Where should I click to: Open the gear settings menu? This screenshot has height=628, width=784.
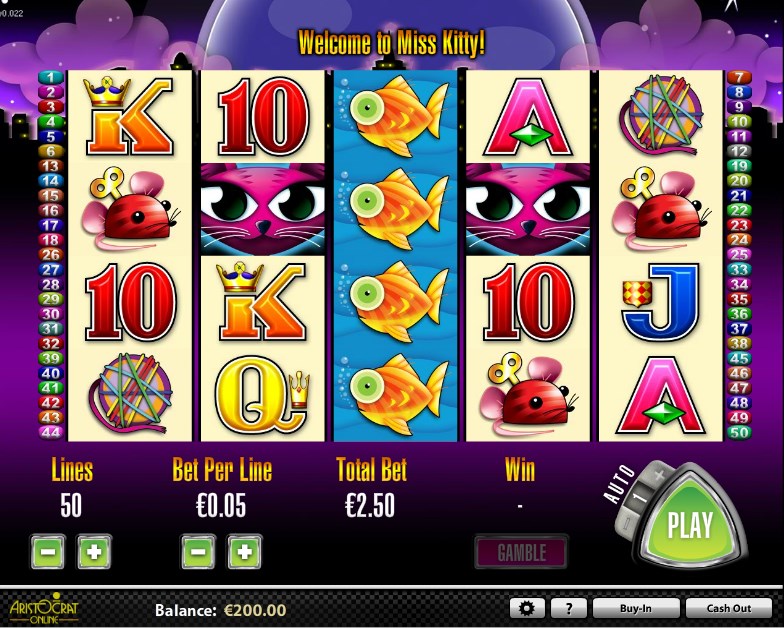click(x=526, y=608)
